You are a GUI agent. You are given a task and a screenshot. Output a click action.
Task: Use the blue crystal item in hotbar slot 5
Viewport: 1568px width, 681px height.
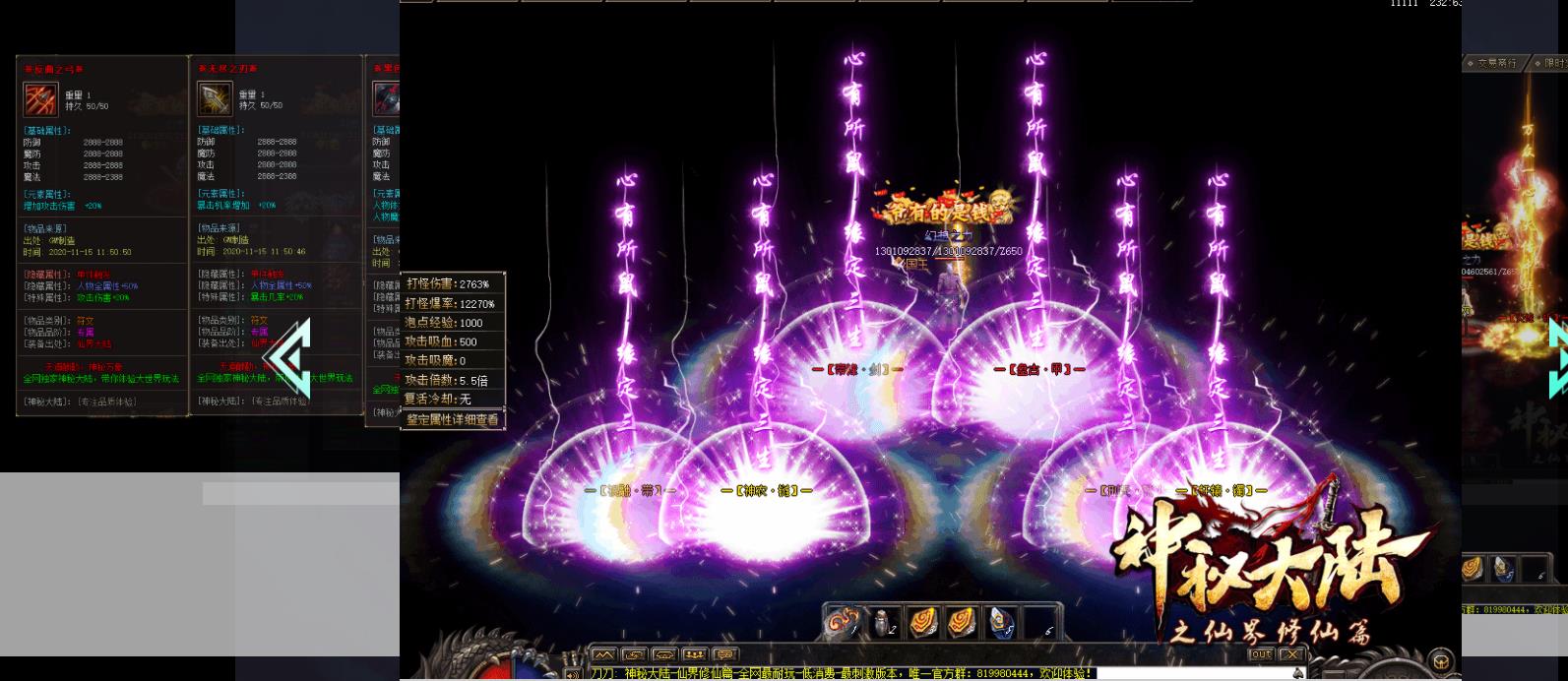[1001, 623]
